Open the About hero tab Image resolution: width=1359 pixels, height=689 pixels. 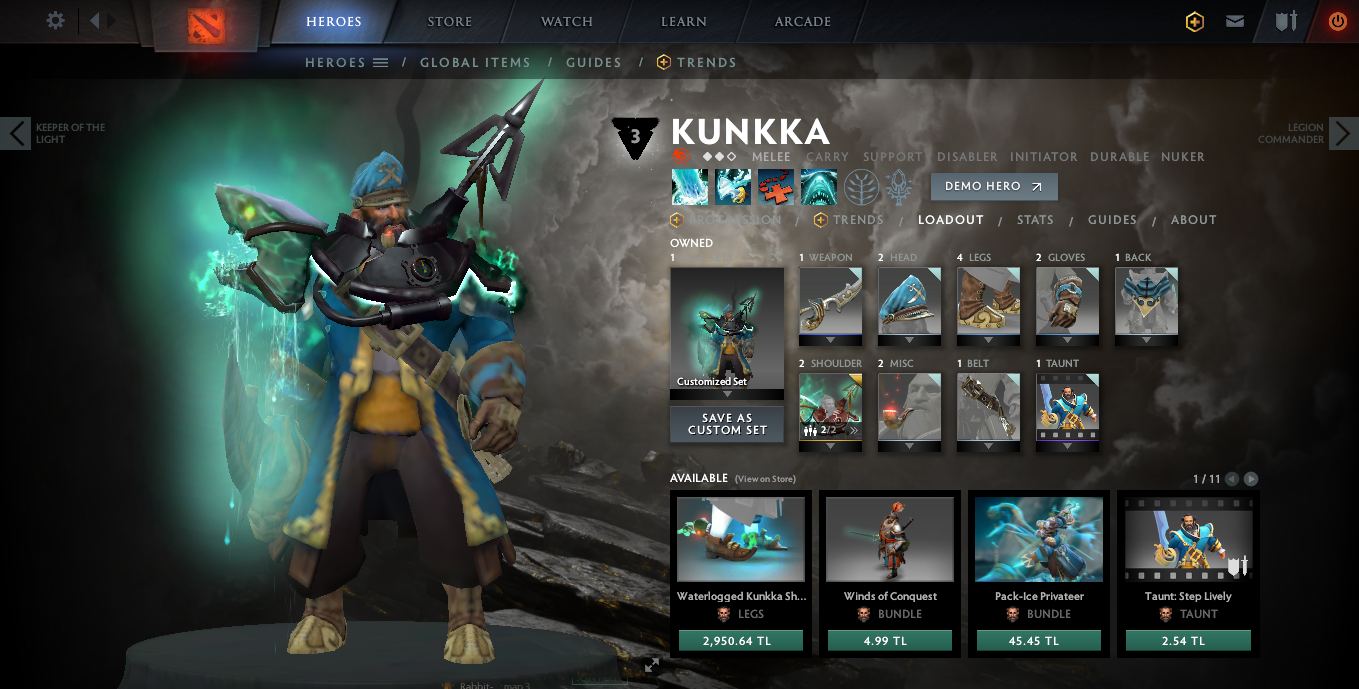pos(1194,220)
